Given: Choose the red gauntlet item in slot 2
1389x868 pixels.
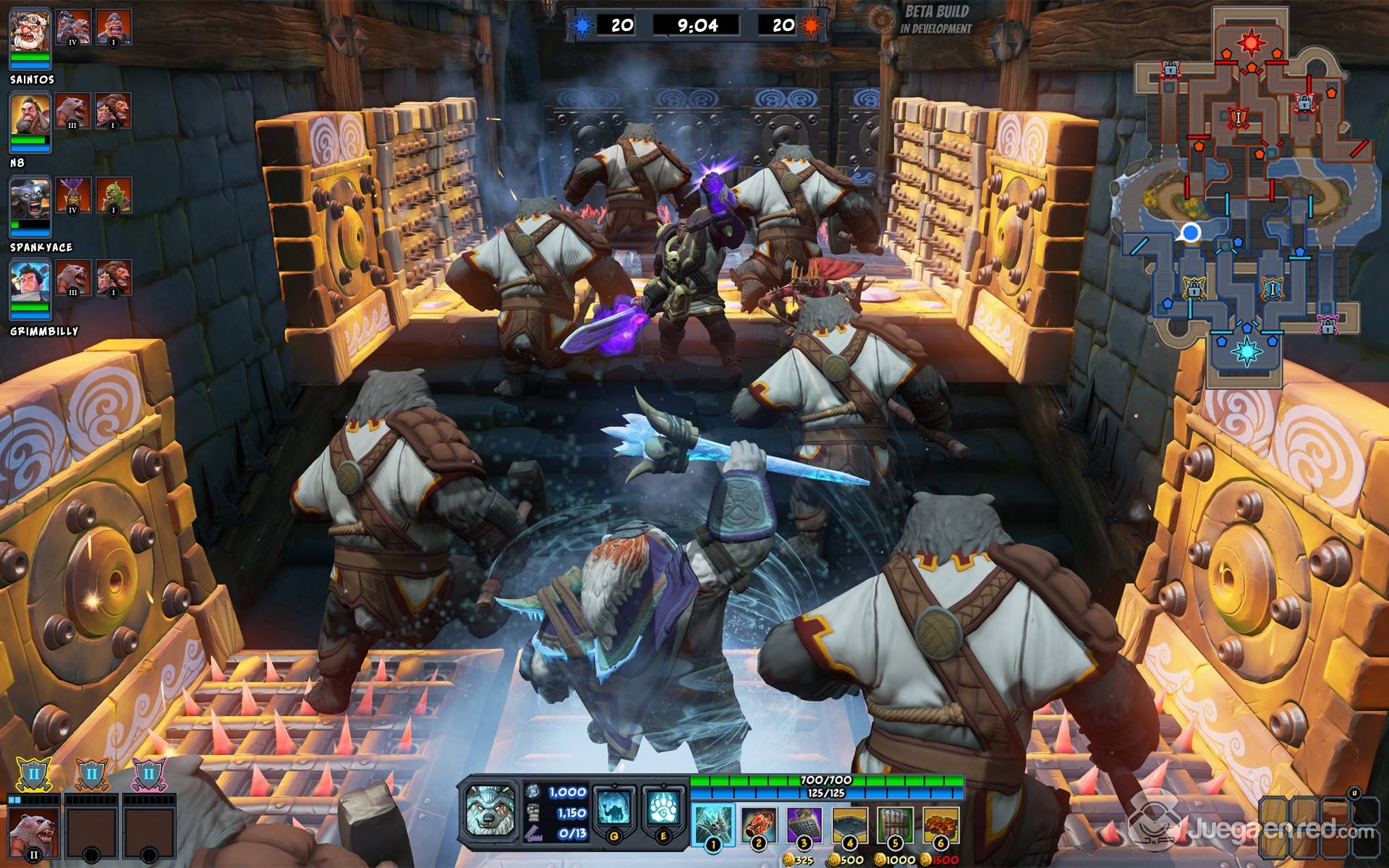Looking at the screenshot, I should point(759,824).
